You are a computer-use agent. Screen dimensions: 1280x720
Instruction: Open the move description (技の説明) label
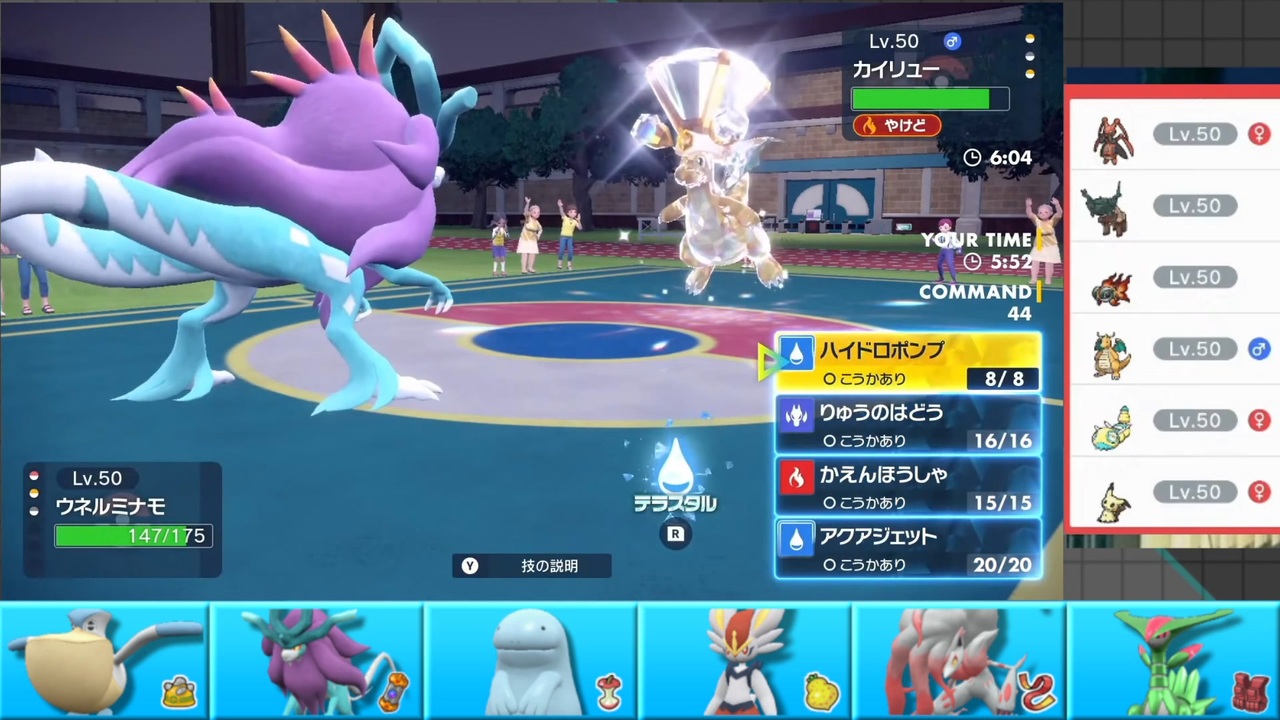[532, 566]
